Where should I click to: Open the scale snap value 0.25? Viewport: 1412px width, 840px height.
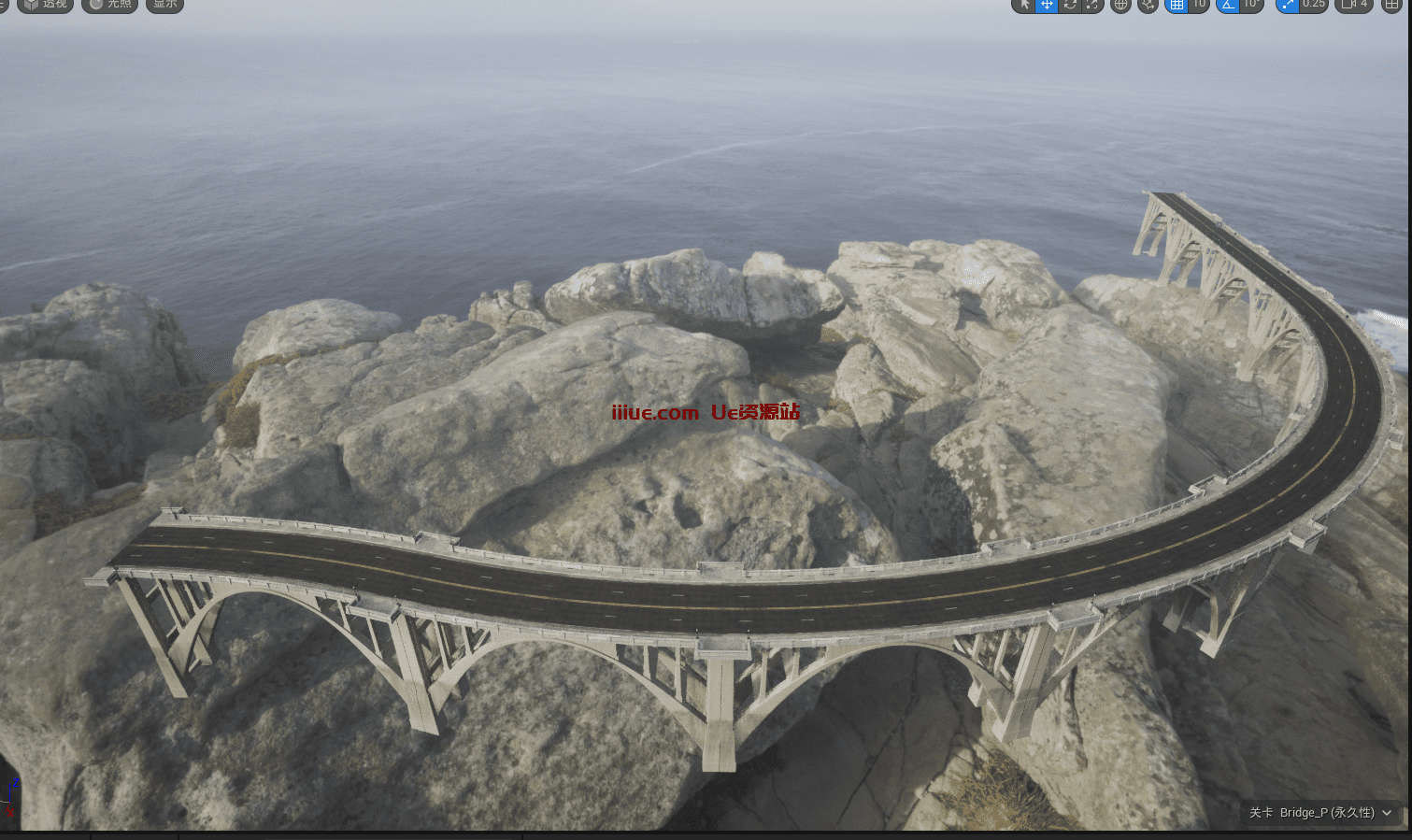tap(1314, 5)
